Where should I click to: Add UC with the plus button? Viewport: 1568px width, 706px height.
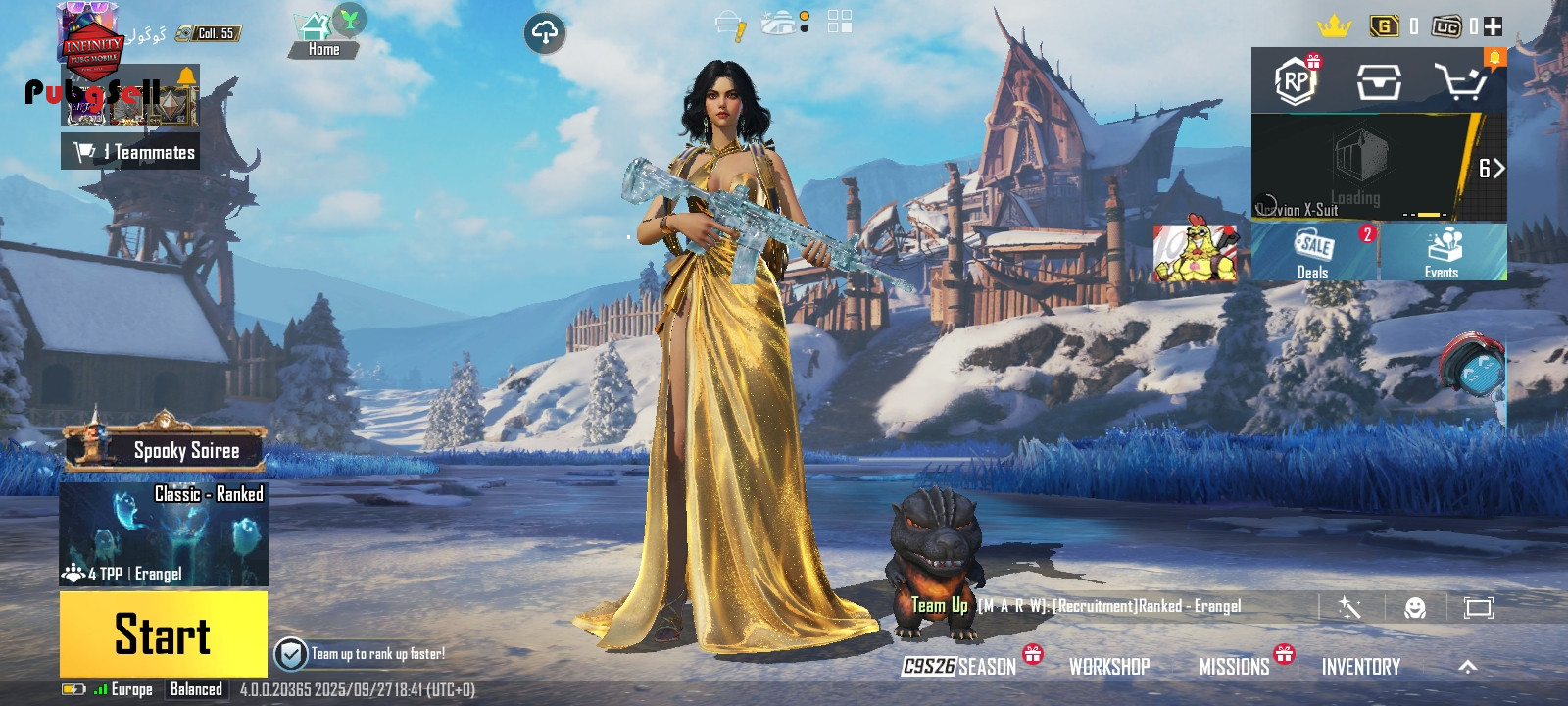[1494, 26]
